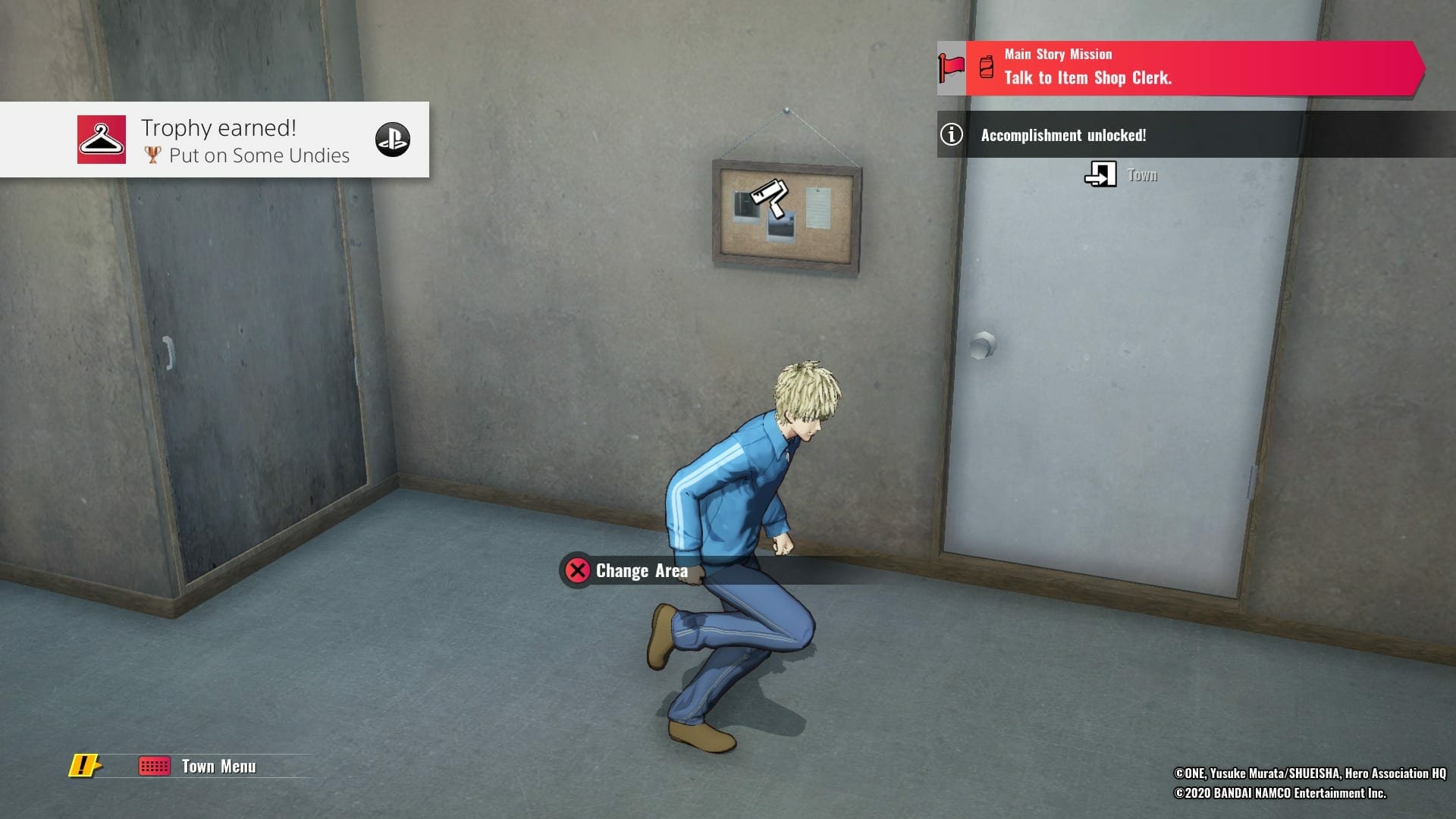Click the yellow exclamation alert icon

tap(84, 765)
